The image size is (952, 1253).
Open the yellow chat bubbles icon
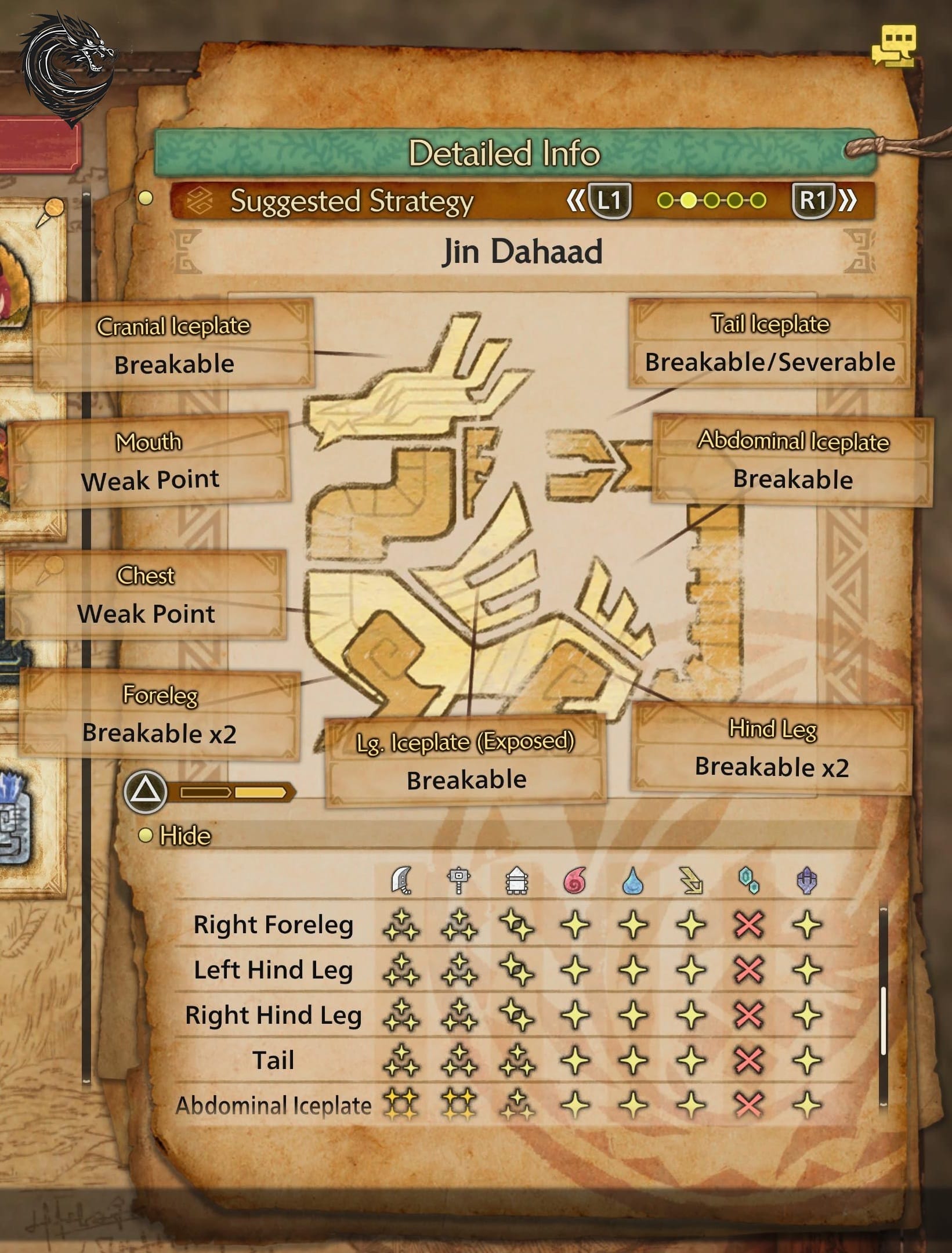(x=894, y=45)
